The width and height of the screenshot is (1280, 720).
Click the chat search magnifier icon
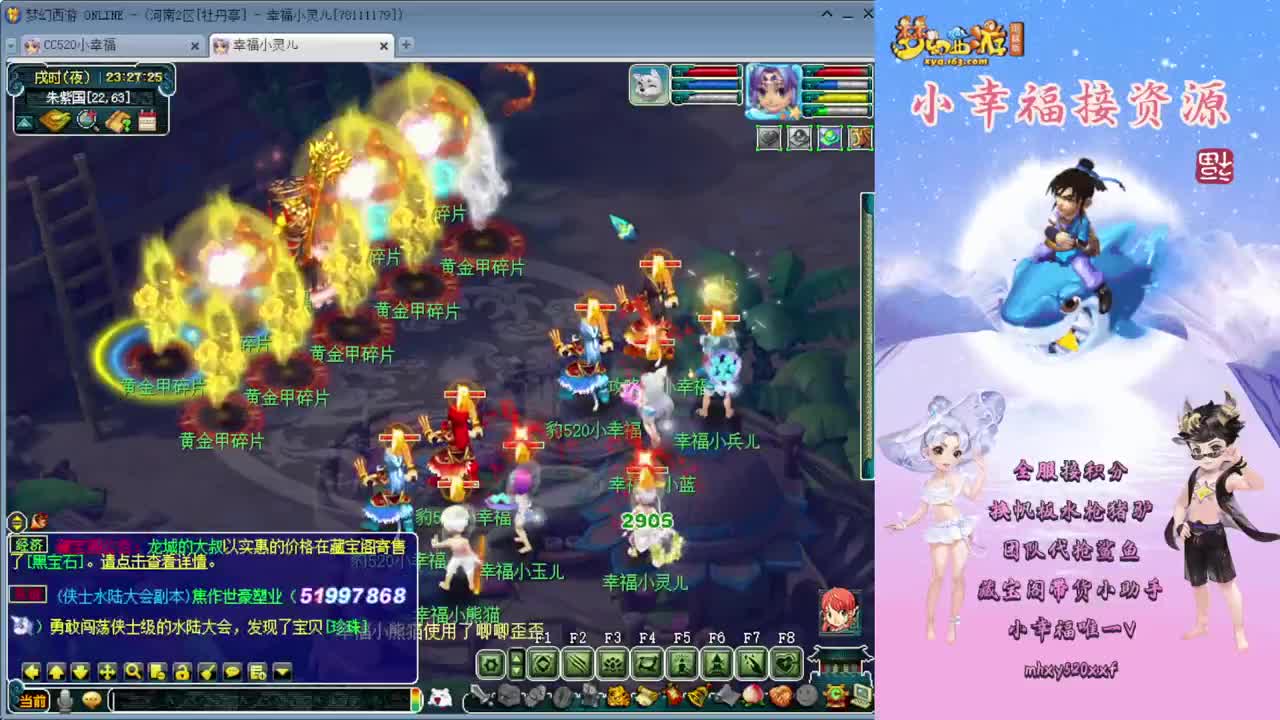coord(131,672)
